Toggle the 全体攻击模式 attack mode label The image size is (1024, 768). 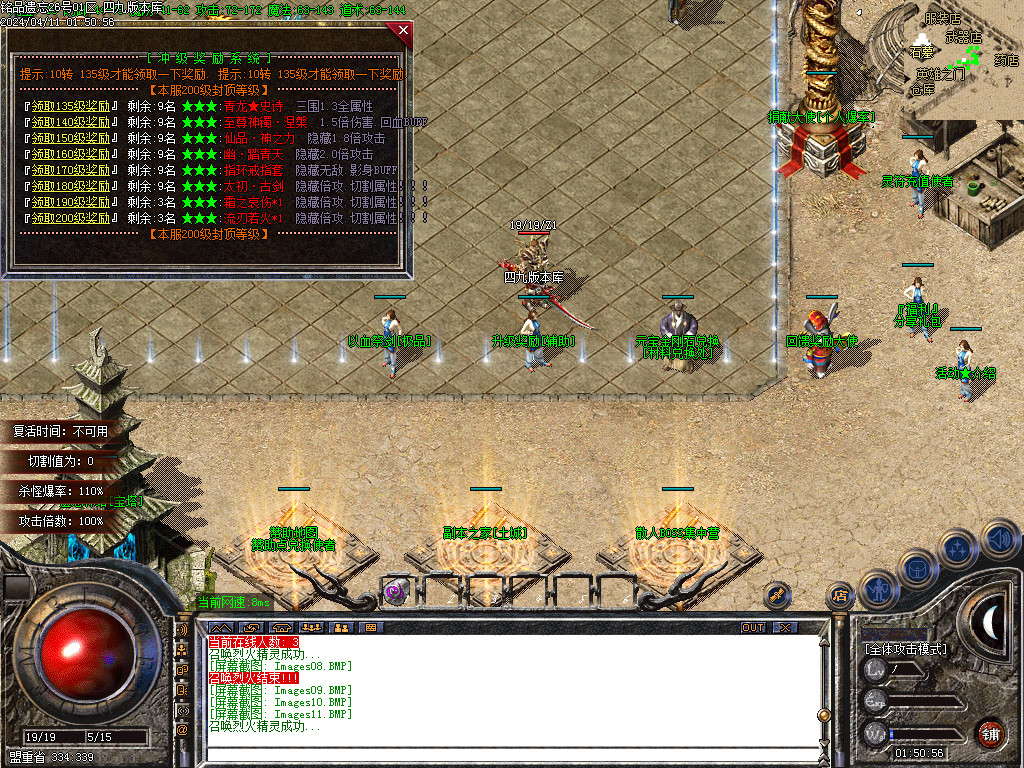[x=906, y=649]
